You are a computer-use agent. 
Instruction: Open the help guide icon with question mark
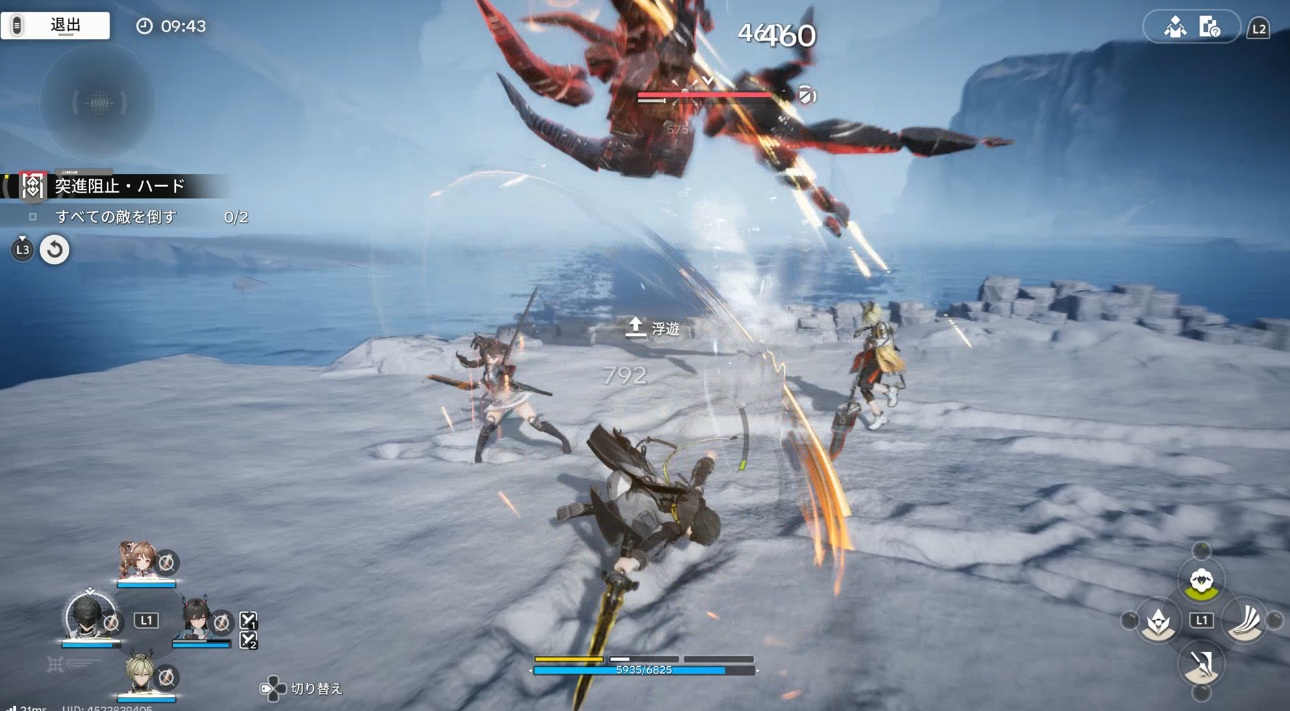(1209, 27)
